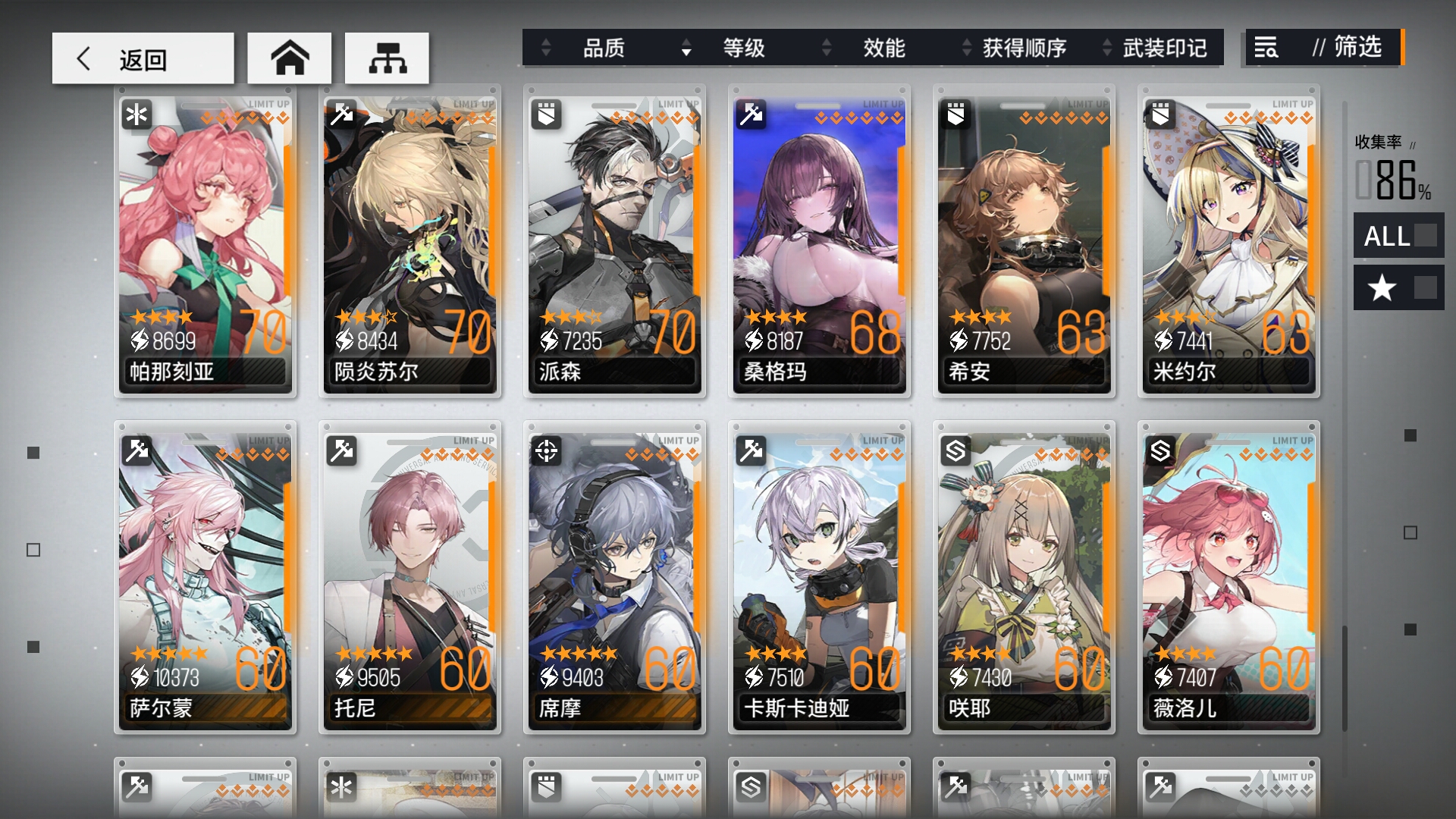Sort characters by 品质
1456x819 pixels.
pos(603,49)
